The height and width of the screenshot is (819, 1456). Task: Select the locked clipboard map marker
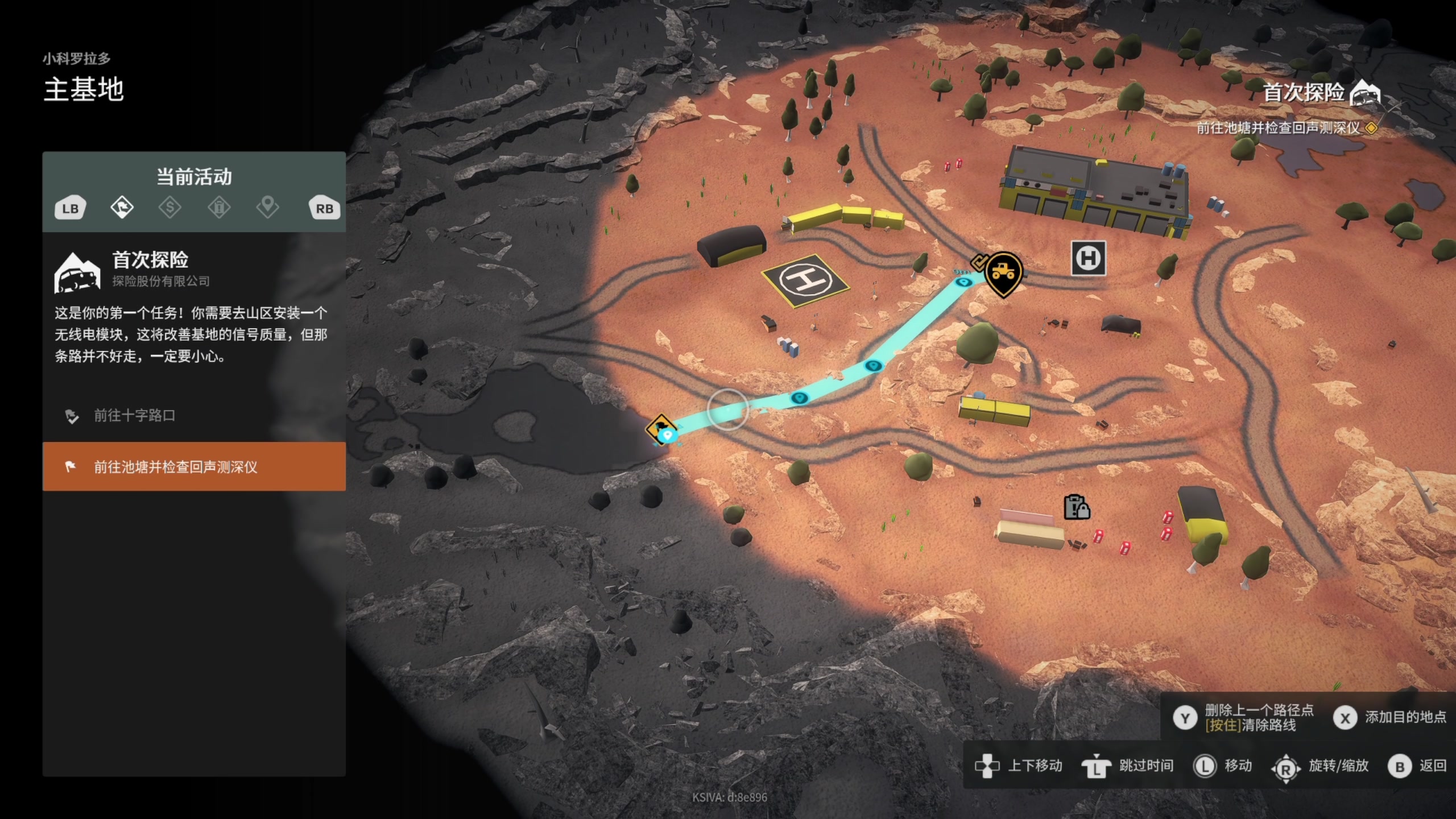[x=1076, y=507]
